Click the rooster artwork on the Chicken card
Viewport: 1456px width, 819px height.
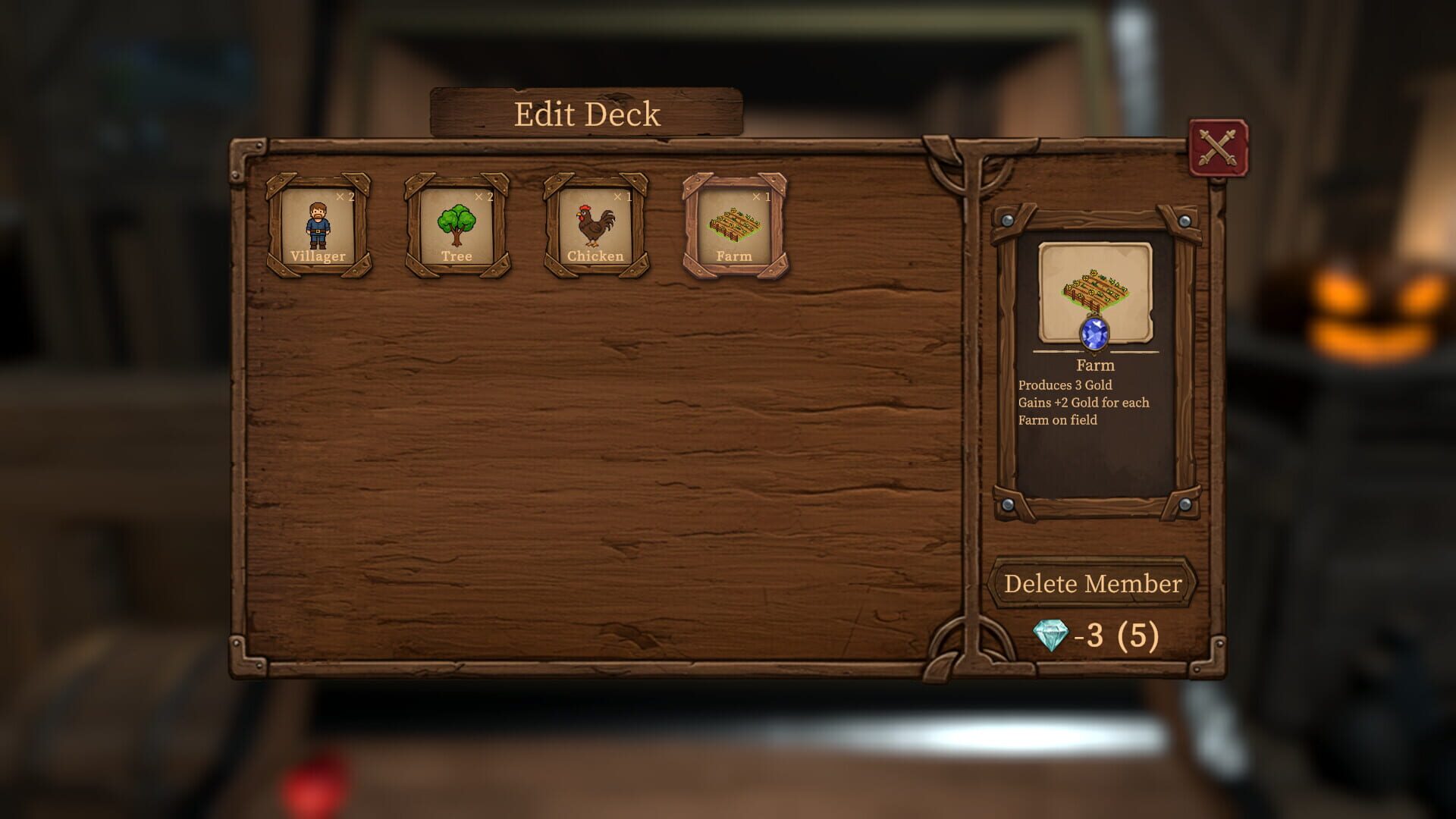[595, 224]
